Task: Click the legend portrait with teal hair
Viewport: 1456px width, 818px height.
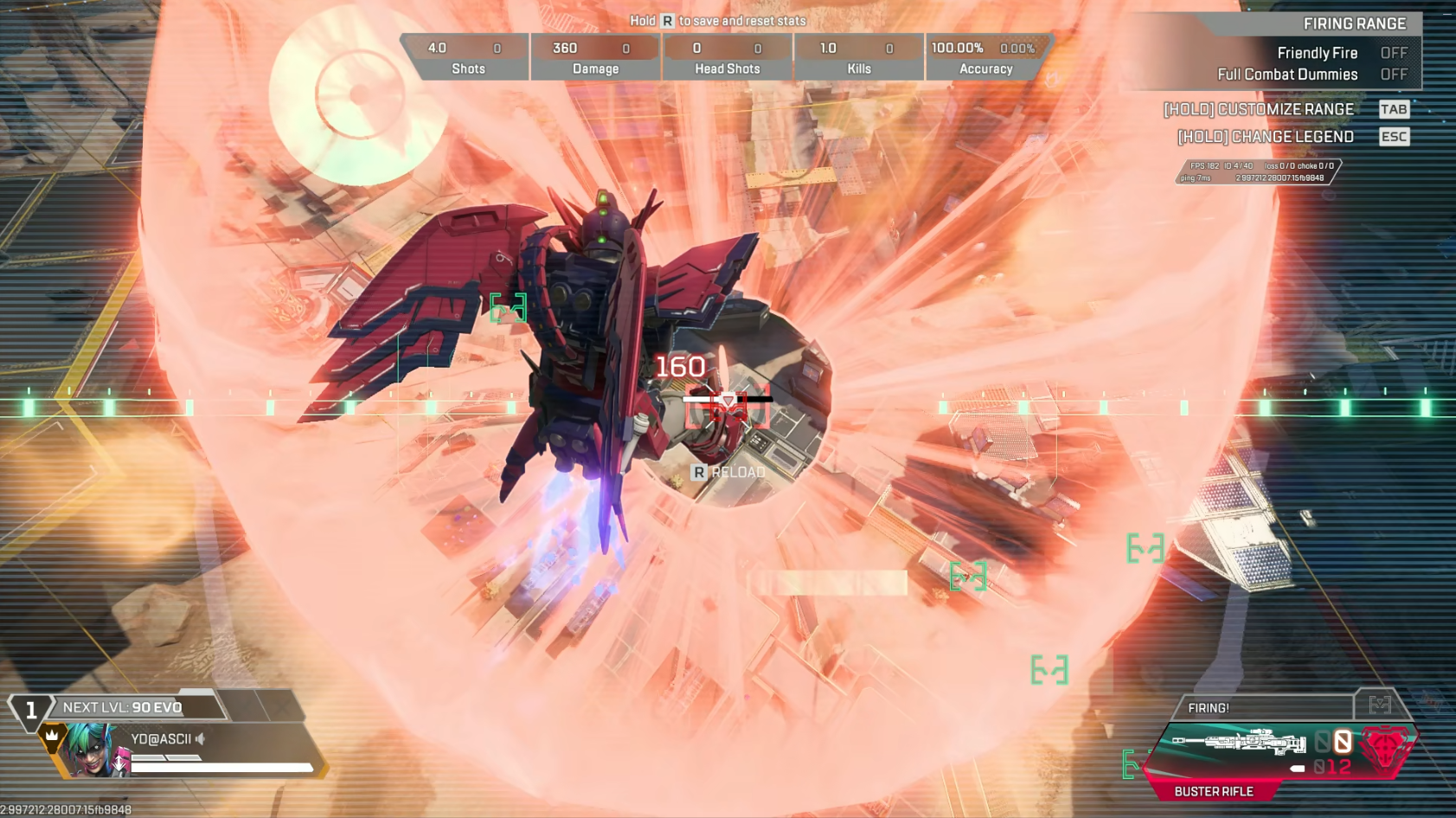Action: click(92, 749)
